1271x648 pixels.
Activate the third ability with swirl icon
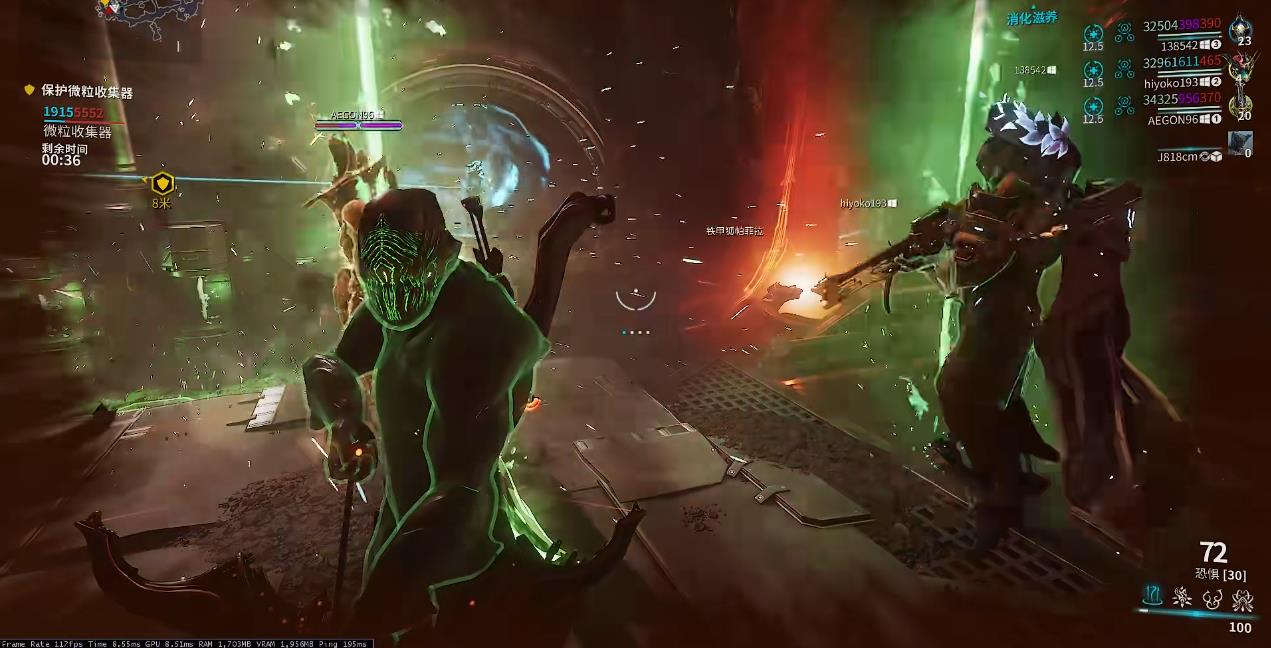[x=1213, y=598]
